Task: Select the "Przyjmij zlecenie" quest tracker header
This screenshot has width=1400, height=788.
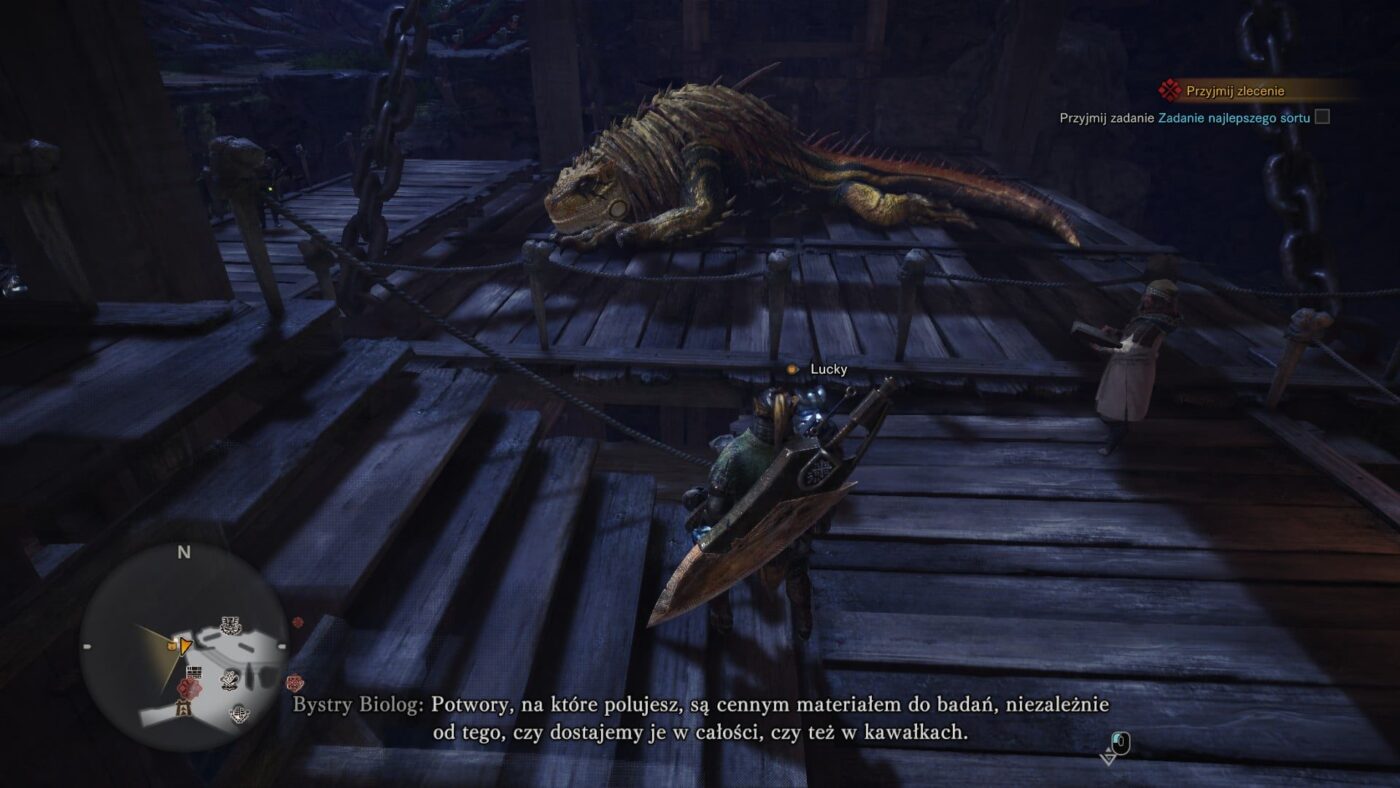Action: [x=1234, y=91]
